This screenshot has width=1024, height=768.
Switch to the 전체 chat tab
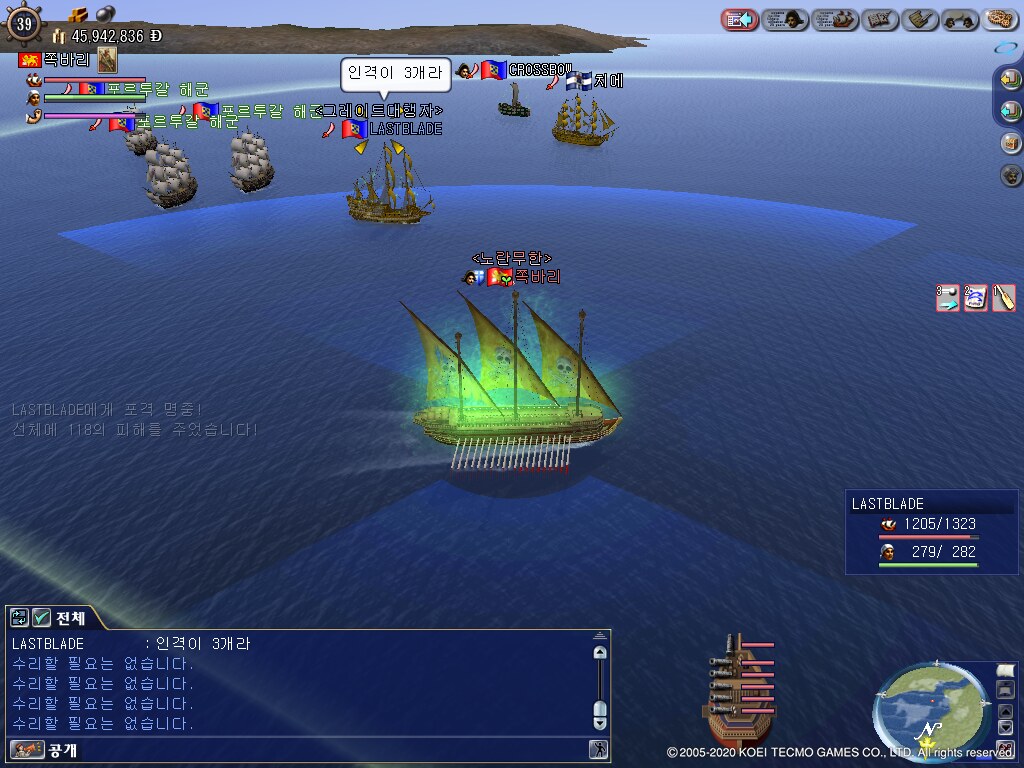[70, 618]
